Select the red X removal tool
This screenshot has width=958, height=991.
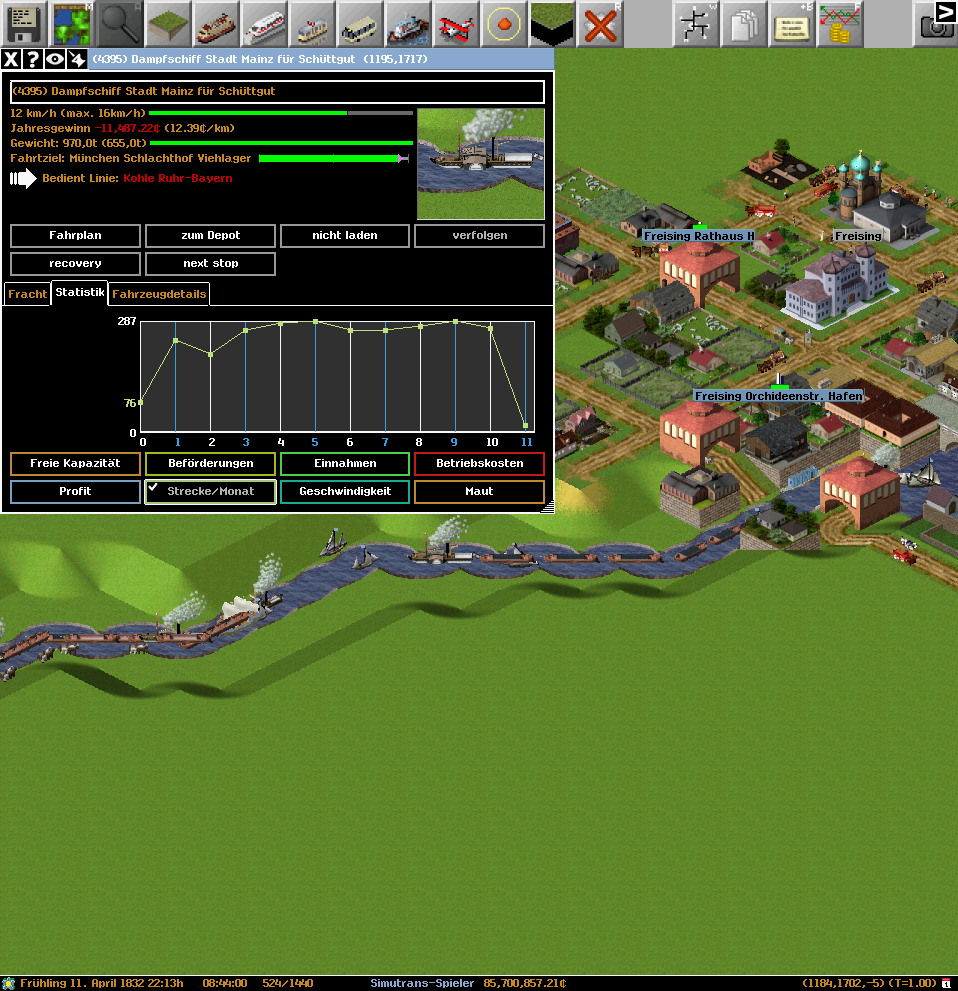pyautogui.click(x=600, y=24)
